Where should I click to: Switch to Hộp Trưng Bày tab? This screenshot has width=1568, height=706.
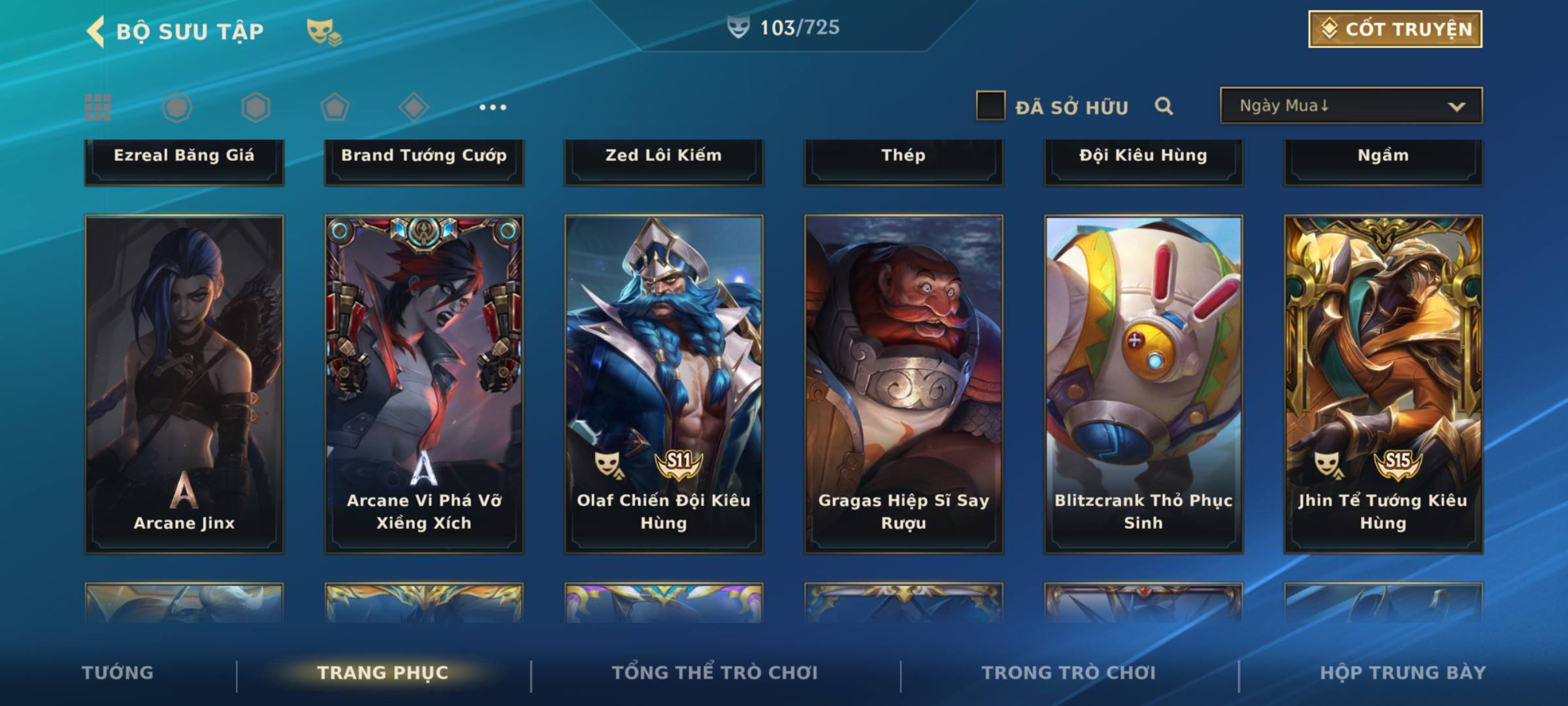pyautogui.click(x=1403, y=673)
